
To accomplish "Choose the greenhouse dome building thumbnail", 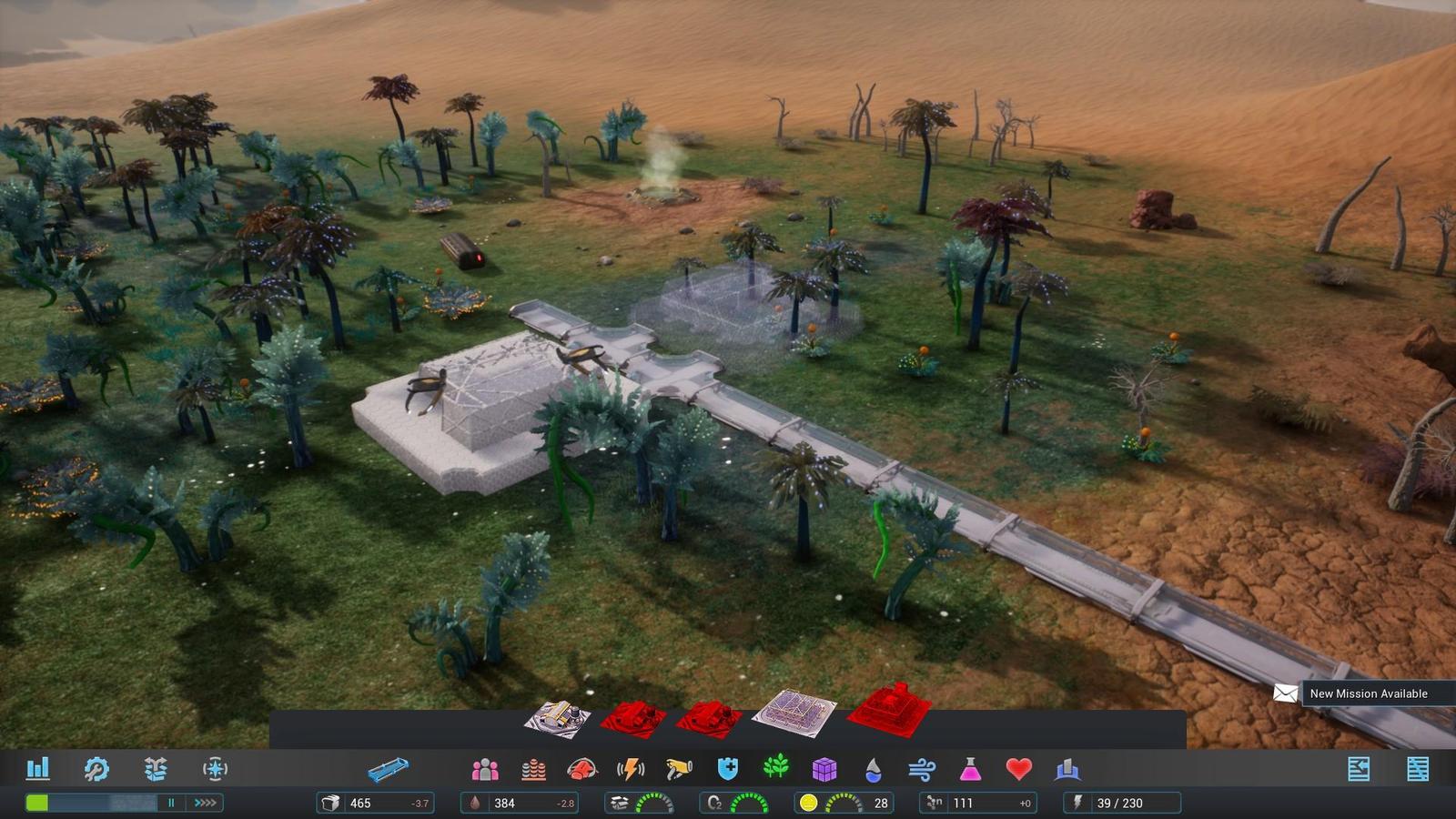I will click(794, 714).
